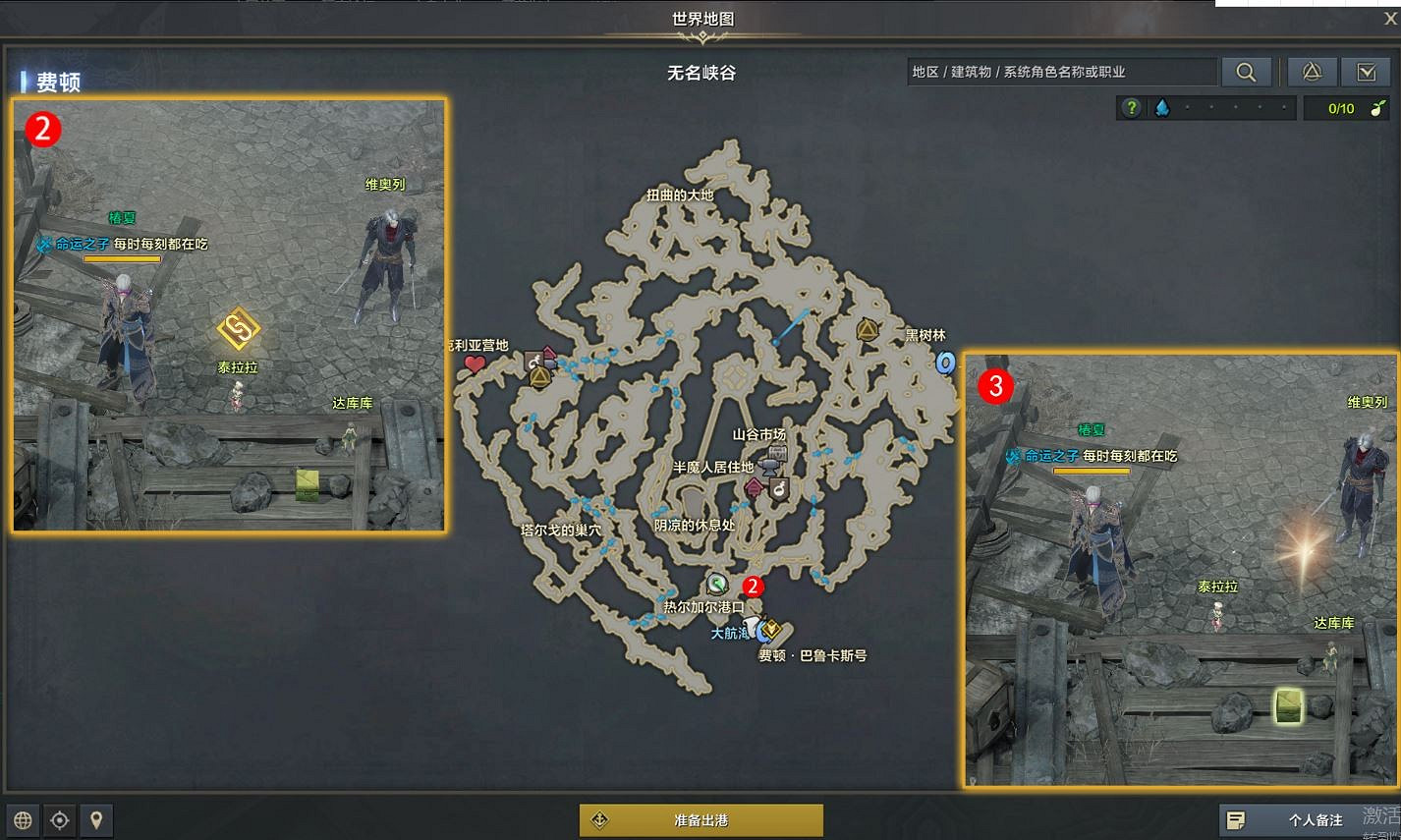
Task: Click the triangle emblem icon beside the mail icon
Action: pyautogui.click(x=1312, y=71)
